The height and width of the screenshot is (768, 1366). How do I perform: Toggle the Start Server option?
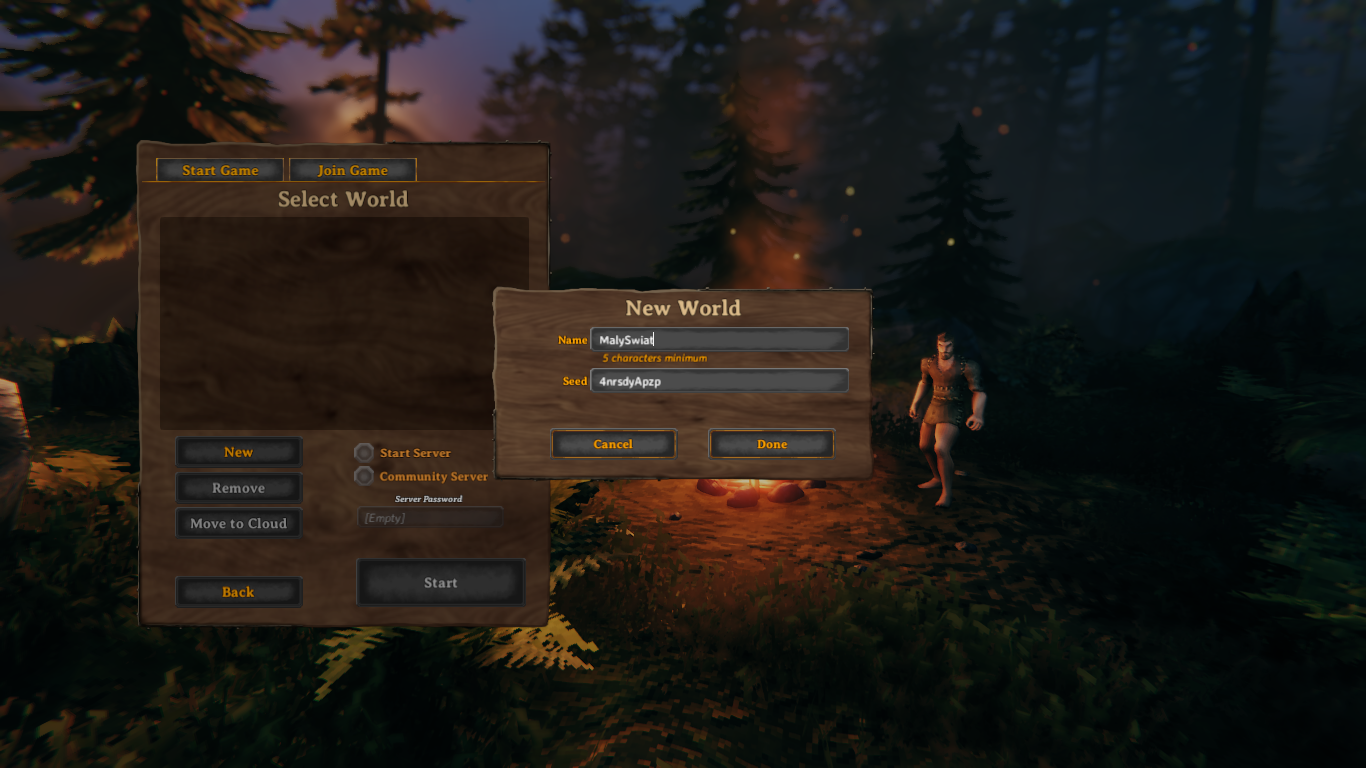365,453
